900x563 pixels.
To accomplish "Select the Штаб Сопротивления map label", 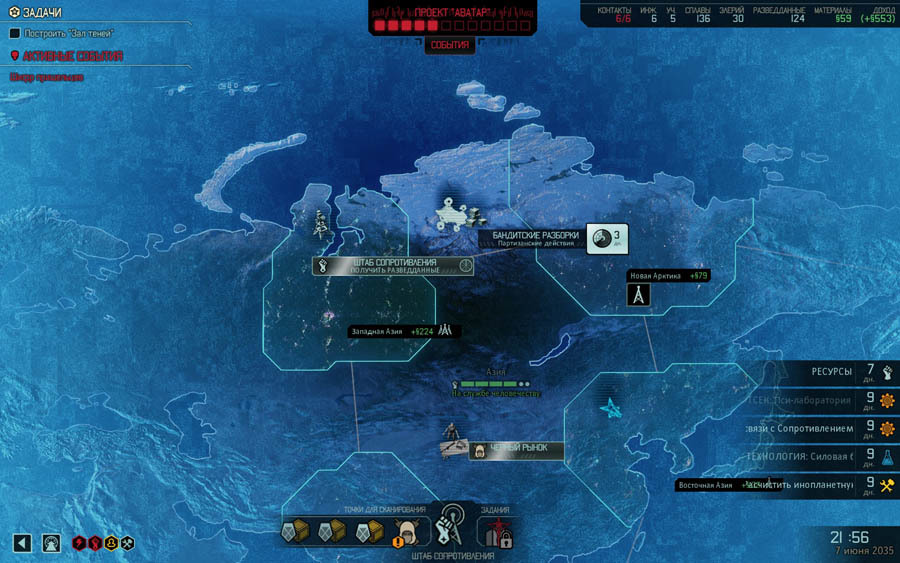I will (394, 265).
